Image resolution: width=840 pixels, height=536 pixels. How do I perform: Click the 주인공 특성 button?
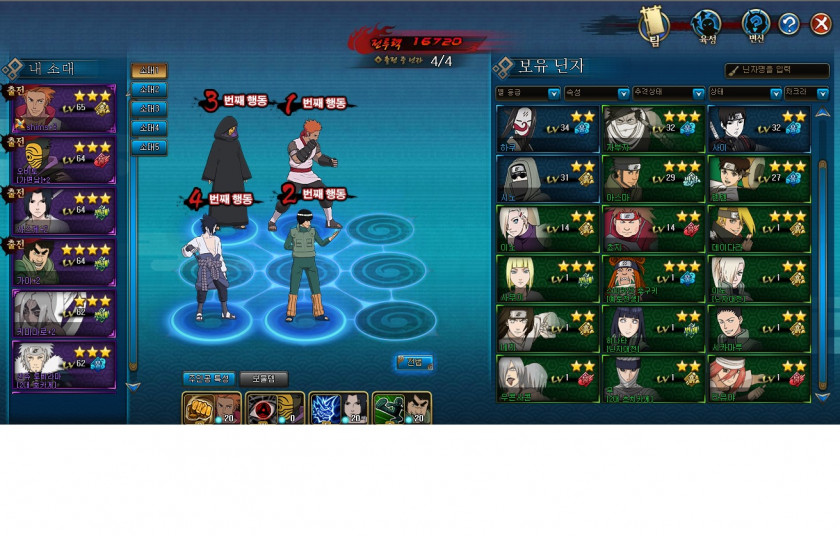209,379
